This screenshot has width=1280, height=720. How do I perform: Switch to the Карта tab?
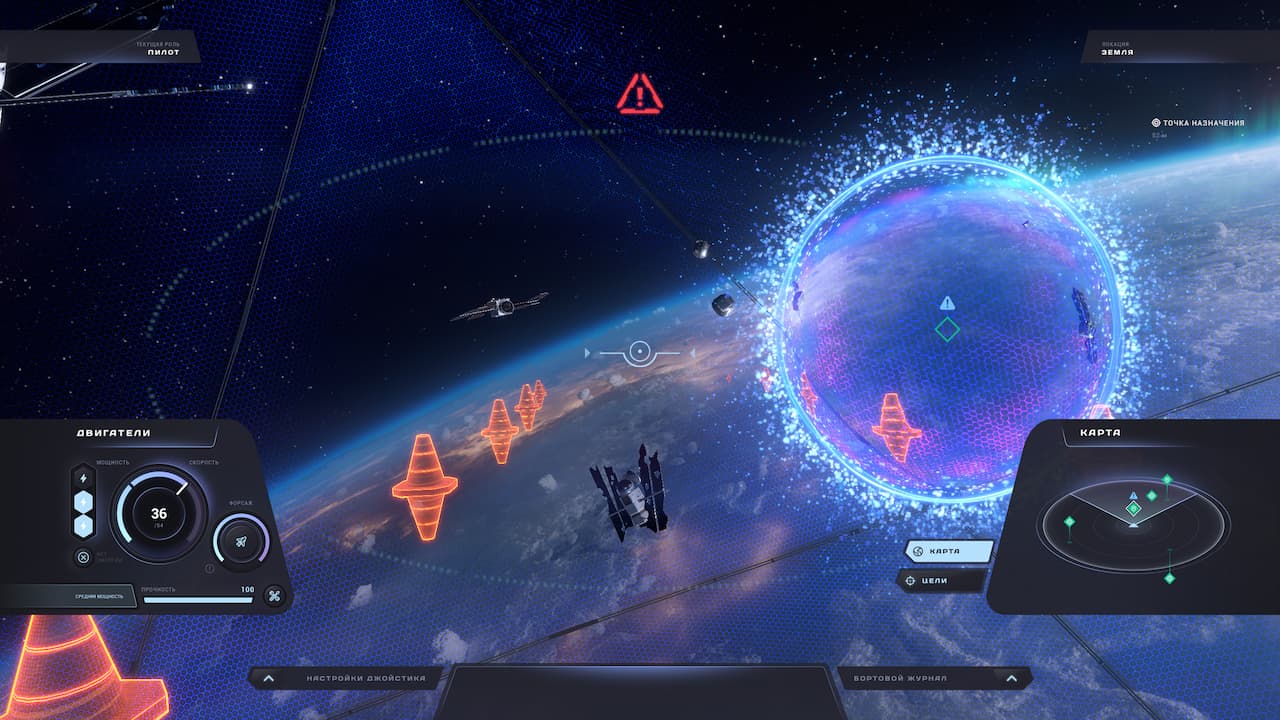tap(948, 551)
